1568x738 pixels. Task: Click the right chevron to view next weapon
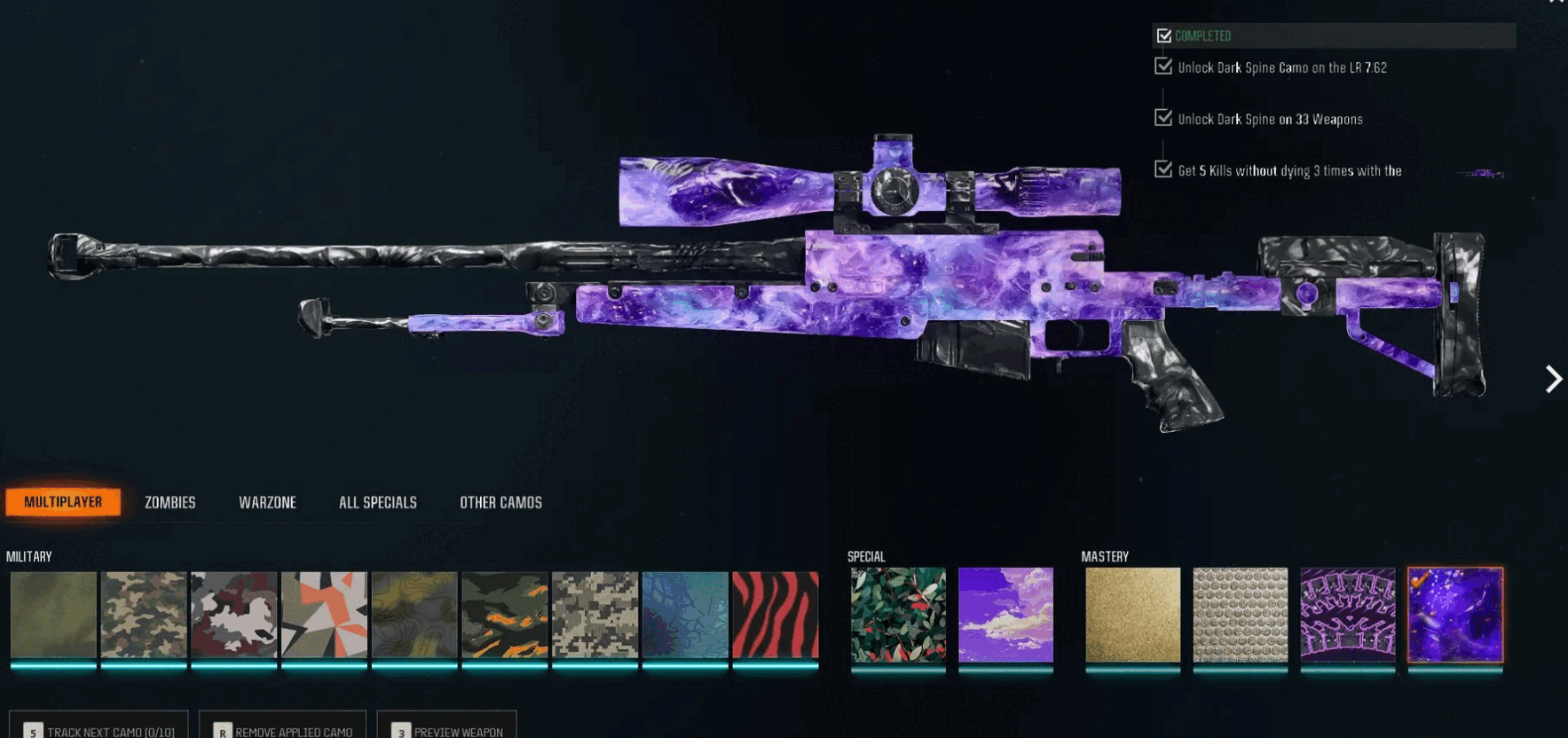(x=1554, y=380)
